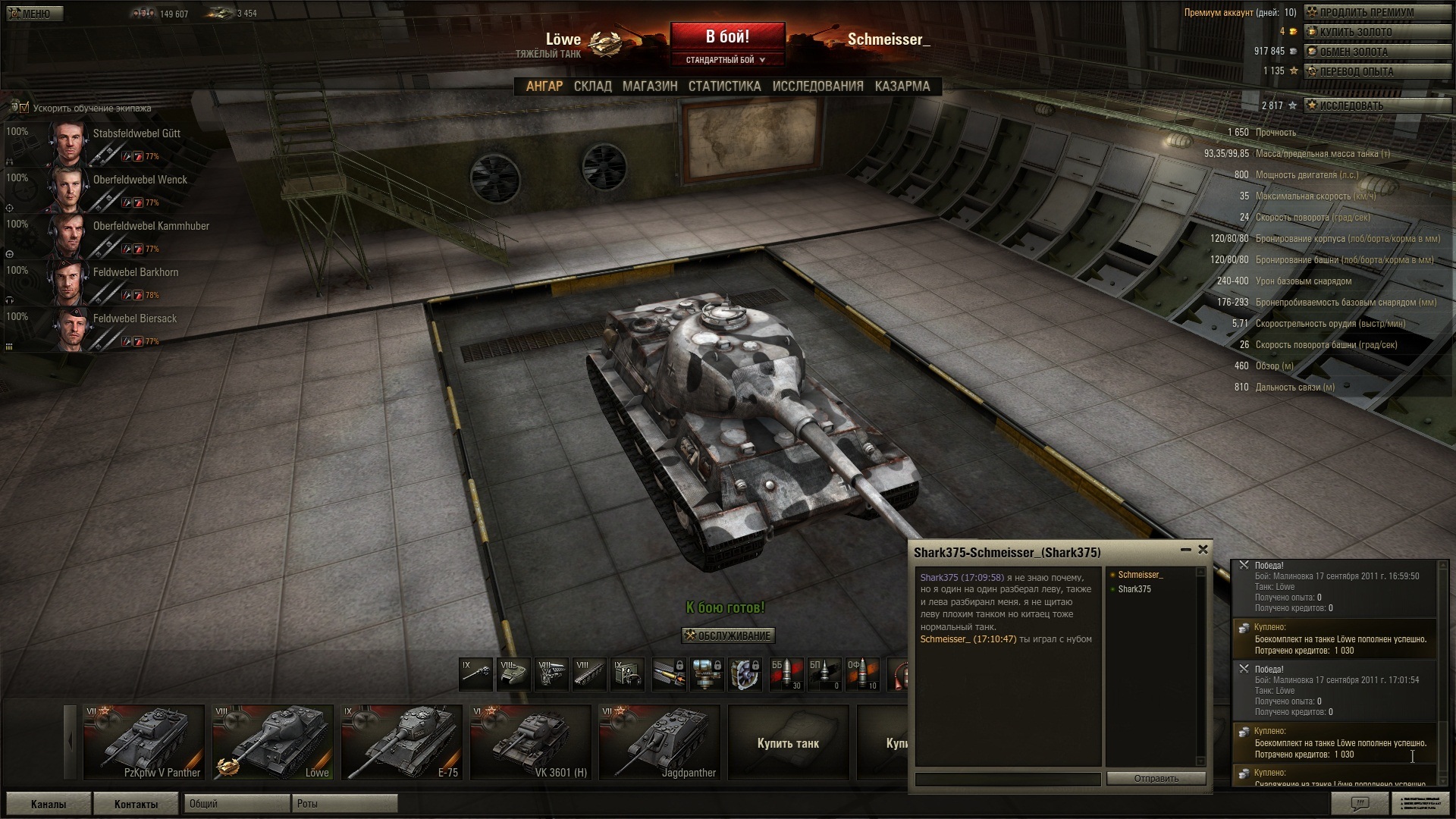Open the Магазин tab
The height and width of the screenshot is (819, 1456).
(x=650, y=86)
